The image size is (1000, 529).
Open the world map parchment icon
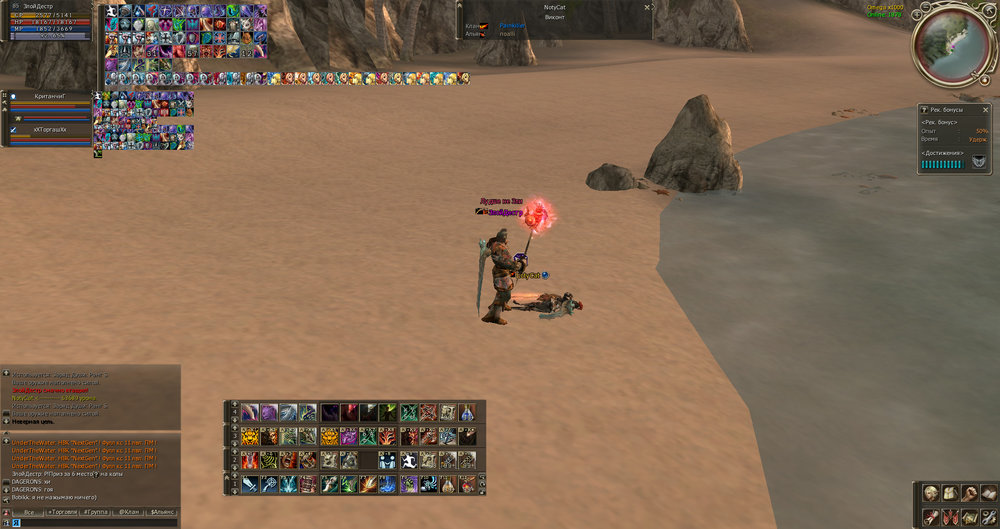pyautogui.click(x=970, y=517)
